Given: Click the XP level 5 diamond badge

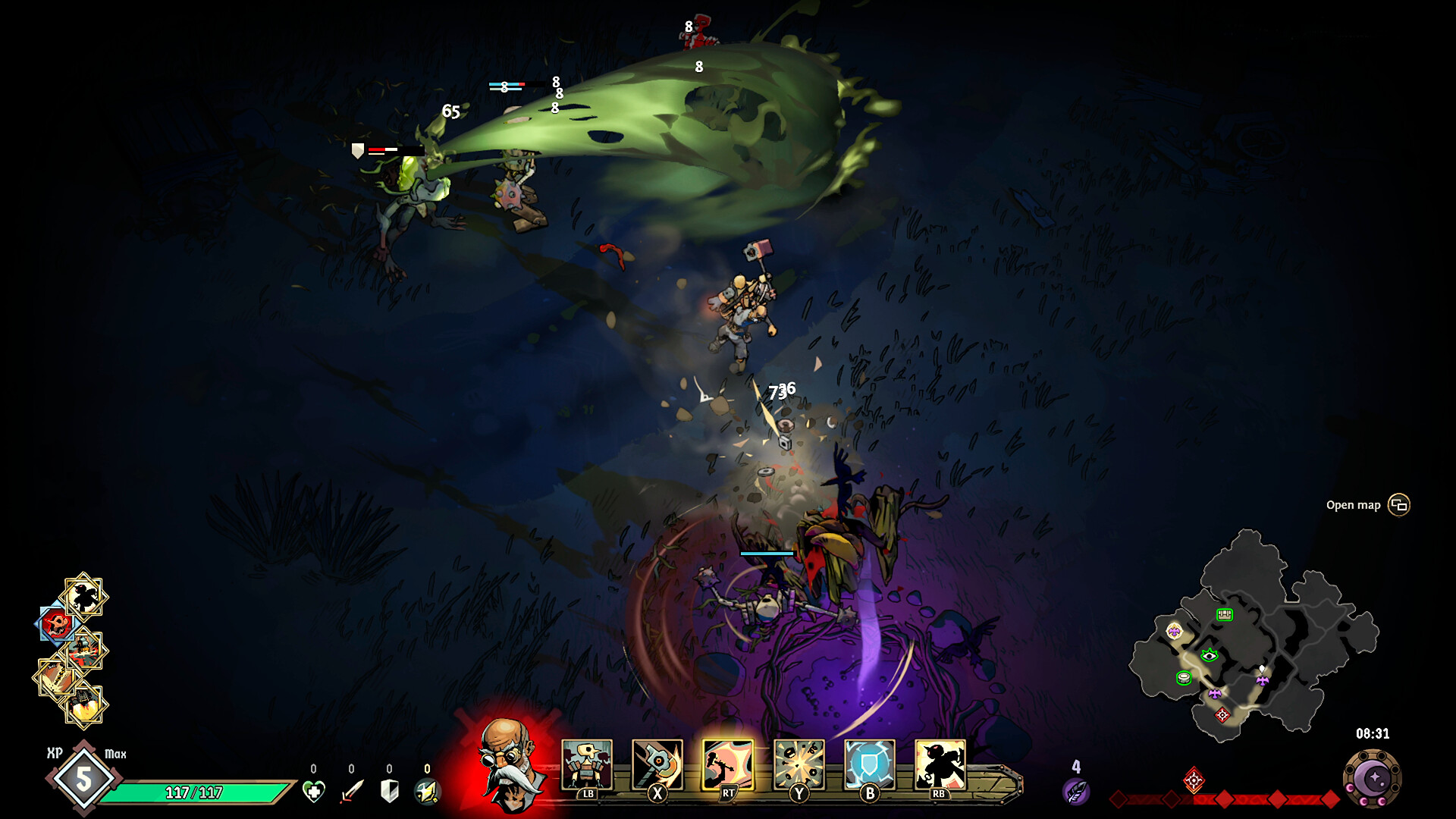Looking at the screenshot, I should tap(83, 777).
